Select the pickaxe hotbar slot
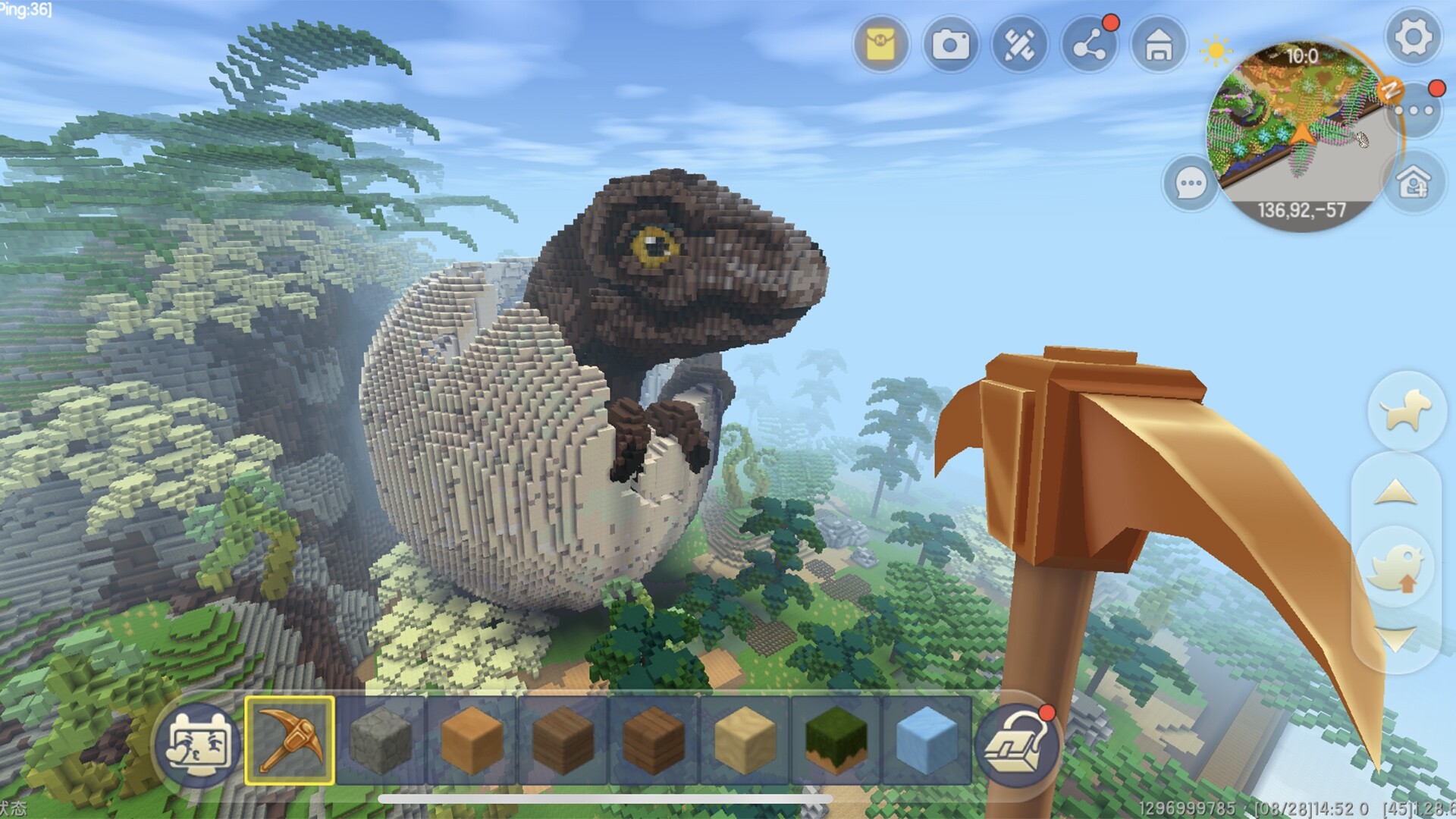 click(x=290, y=740)
